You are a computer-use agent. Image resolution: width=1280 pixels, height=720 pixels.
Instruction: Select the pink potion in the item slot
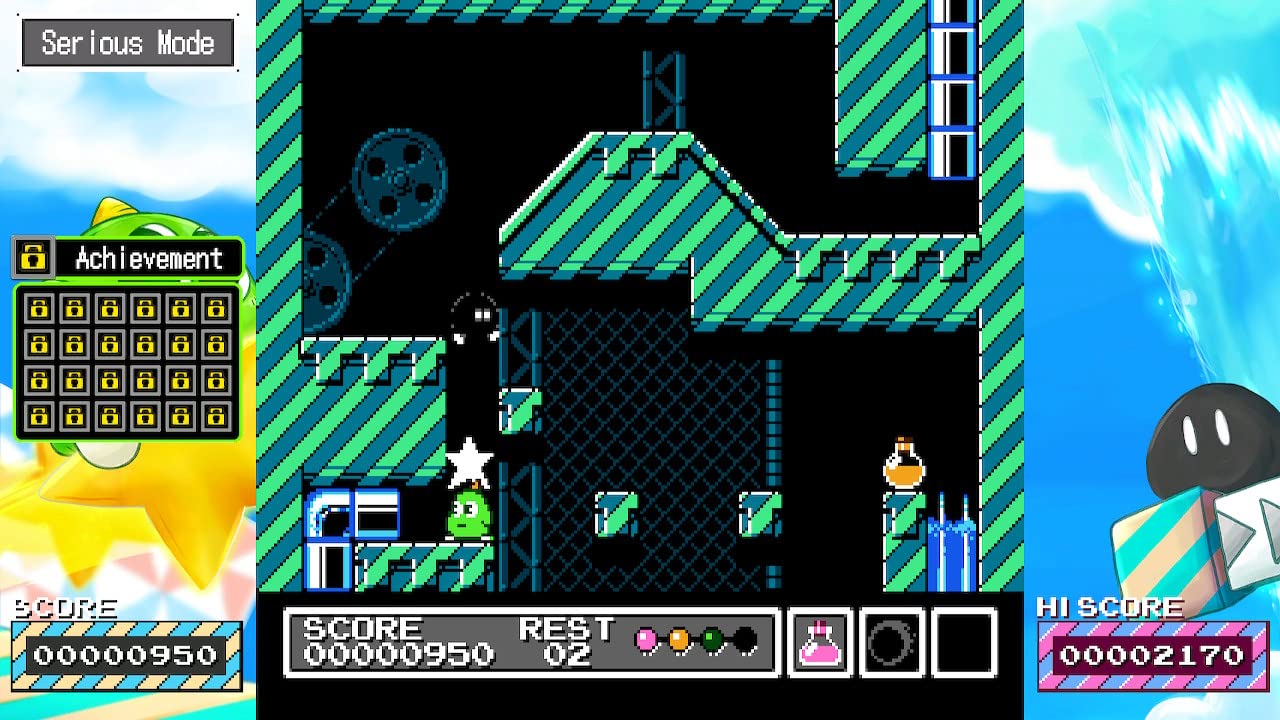819,644
